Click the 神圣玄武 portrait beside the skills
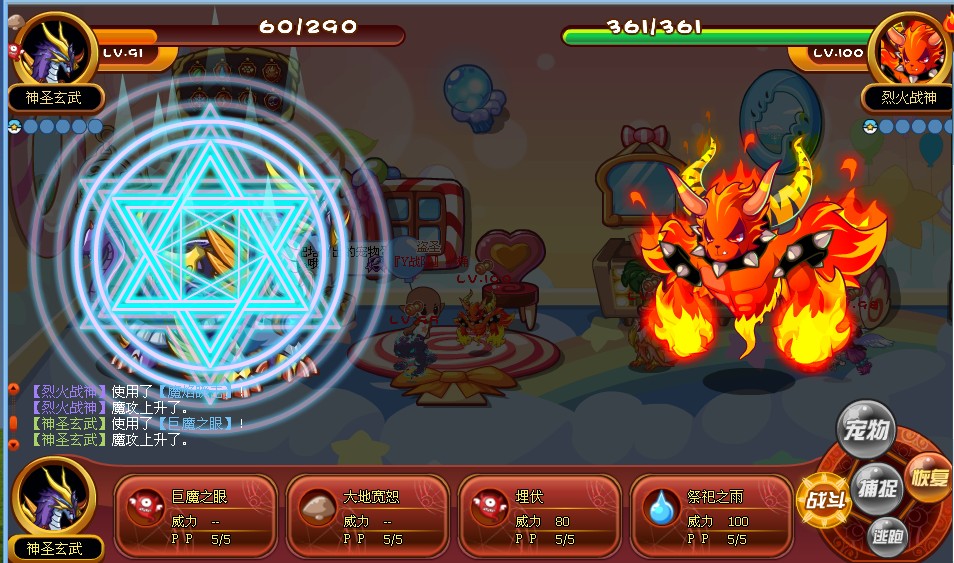This screenshot has height=563, width=954. tap(55, 498)
